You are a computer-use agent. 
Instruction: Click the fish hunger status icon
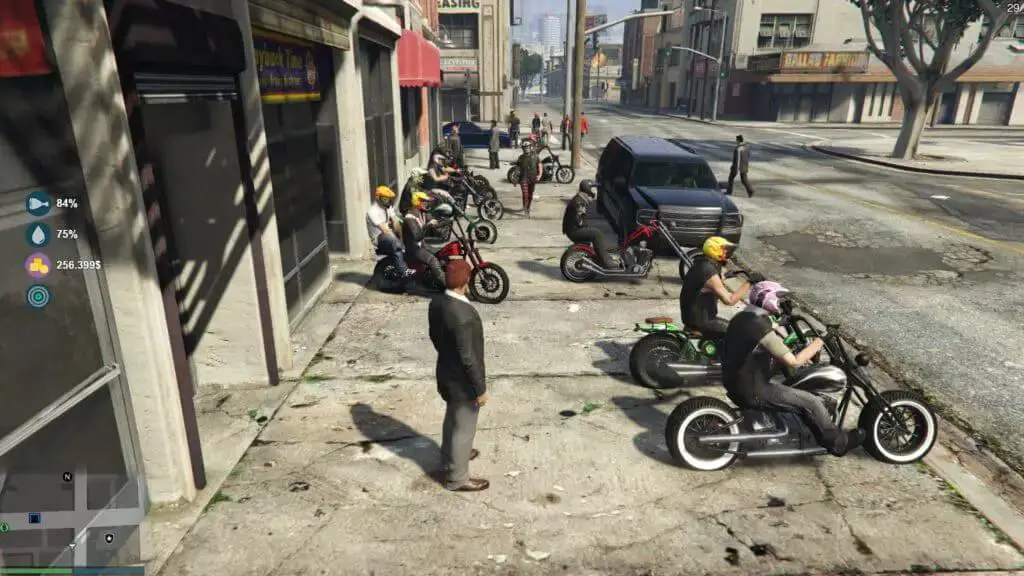click(38, 204)
